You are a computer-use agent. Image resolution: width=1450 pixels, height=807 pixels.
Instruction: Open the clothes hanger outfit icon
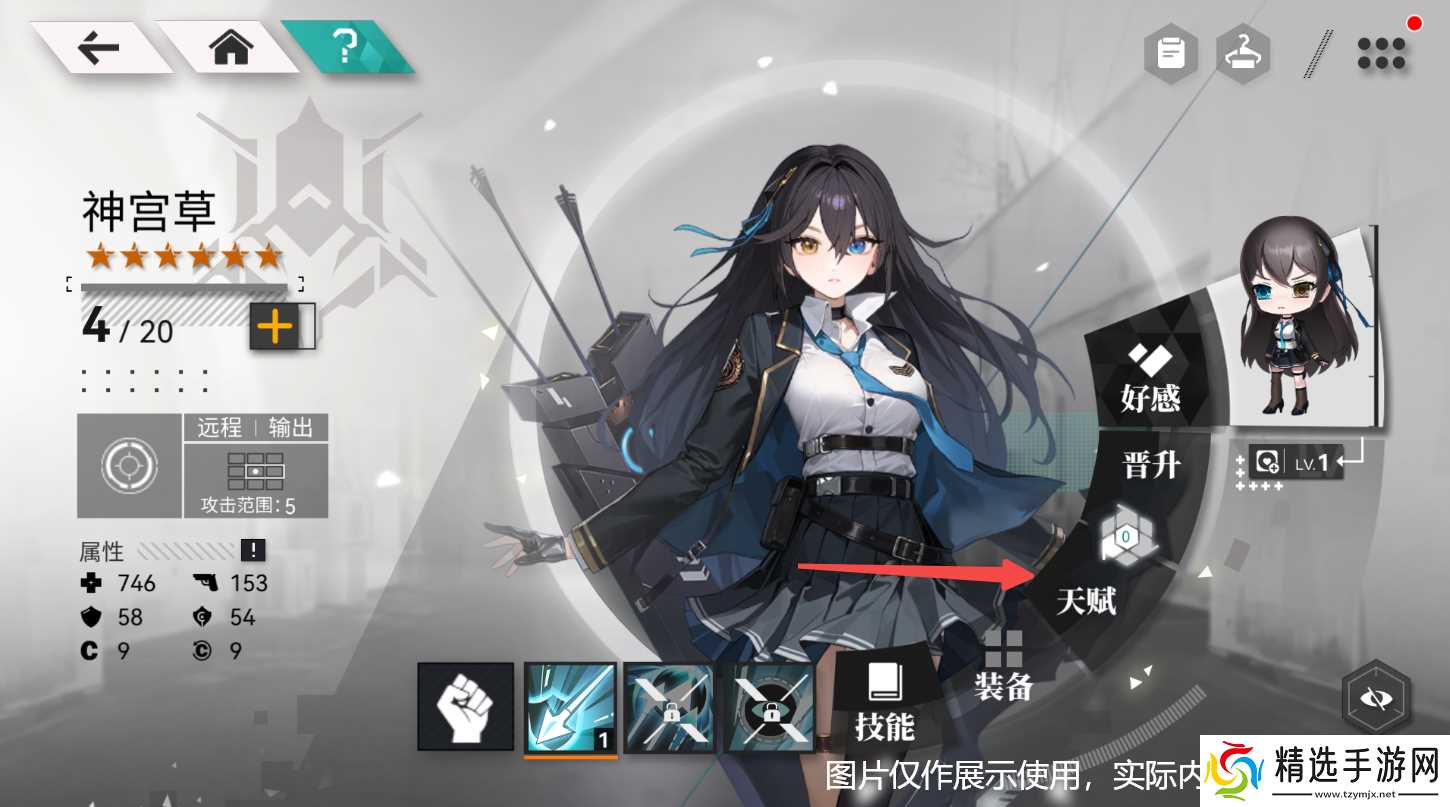(x=1243, y=52)
